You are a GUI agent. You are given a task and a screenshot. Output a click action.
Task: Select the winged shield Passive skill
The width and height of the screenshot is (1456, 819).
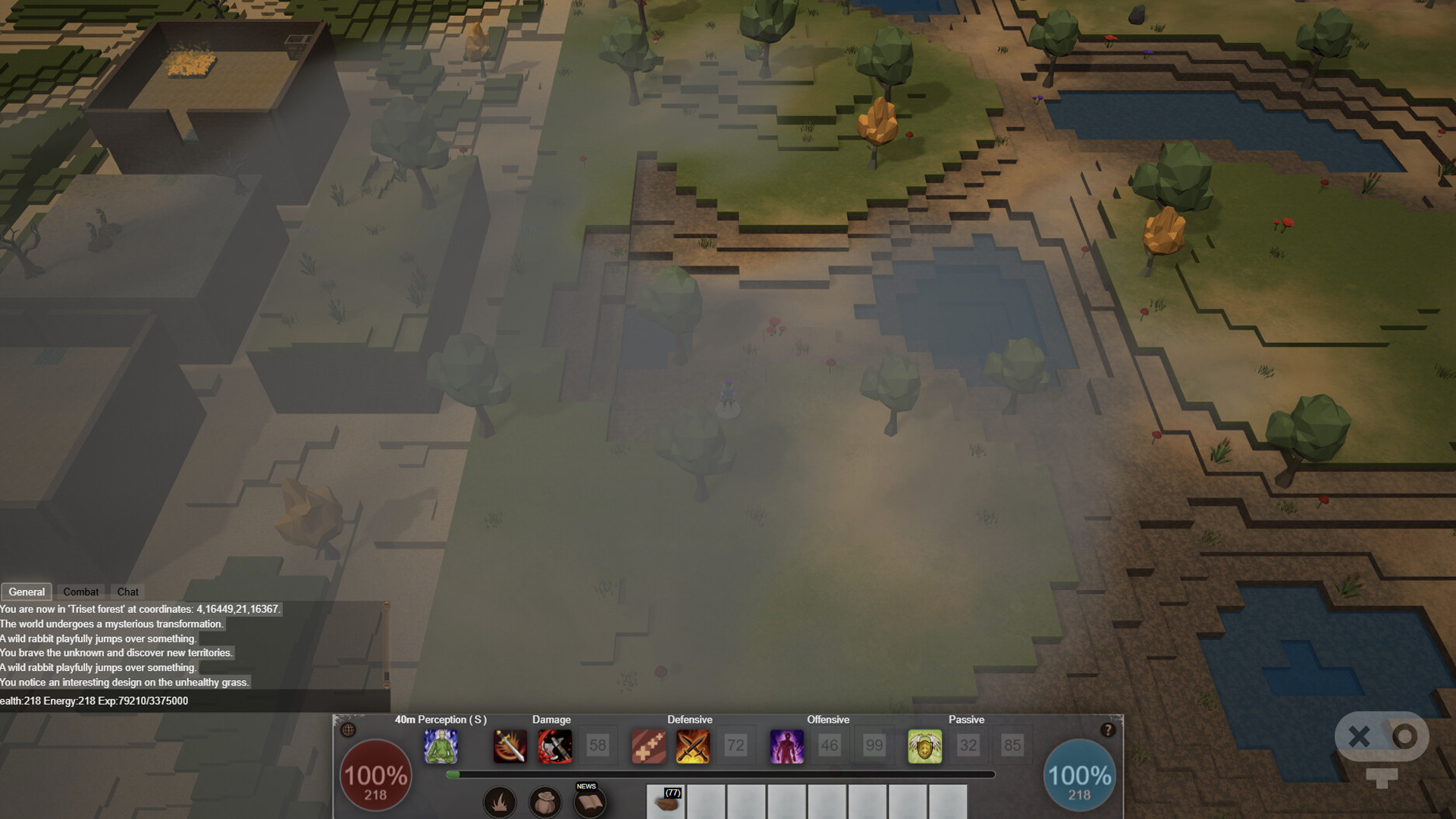[x=924, y=746]
